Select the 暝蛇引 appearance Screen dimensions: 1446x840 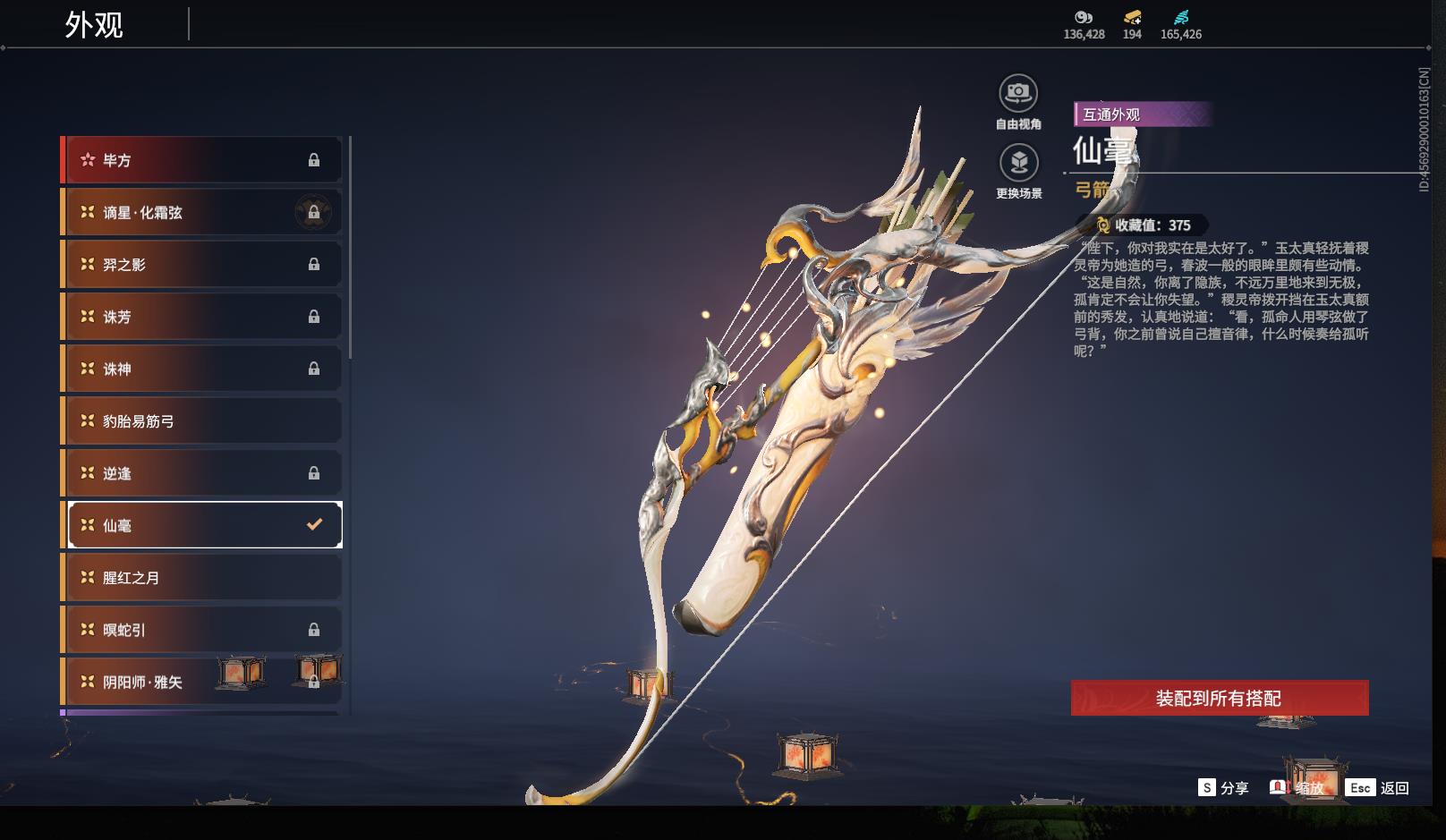coord(202,630)
